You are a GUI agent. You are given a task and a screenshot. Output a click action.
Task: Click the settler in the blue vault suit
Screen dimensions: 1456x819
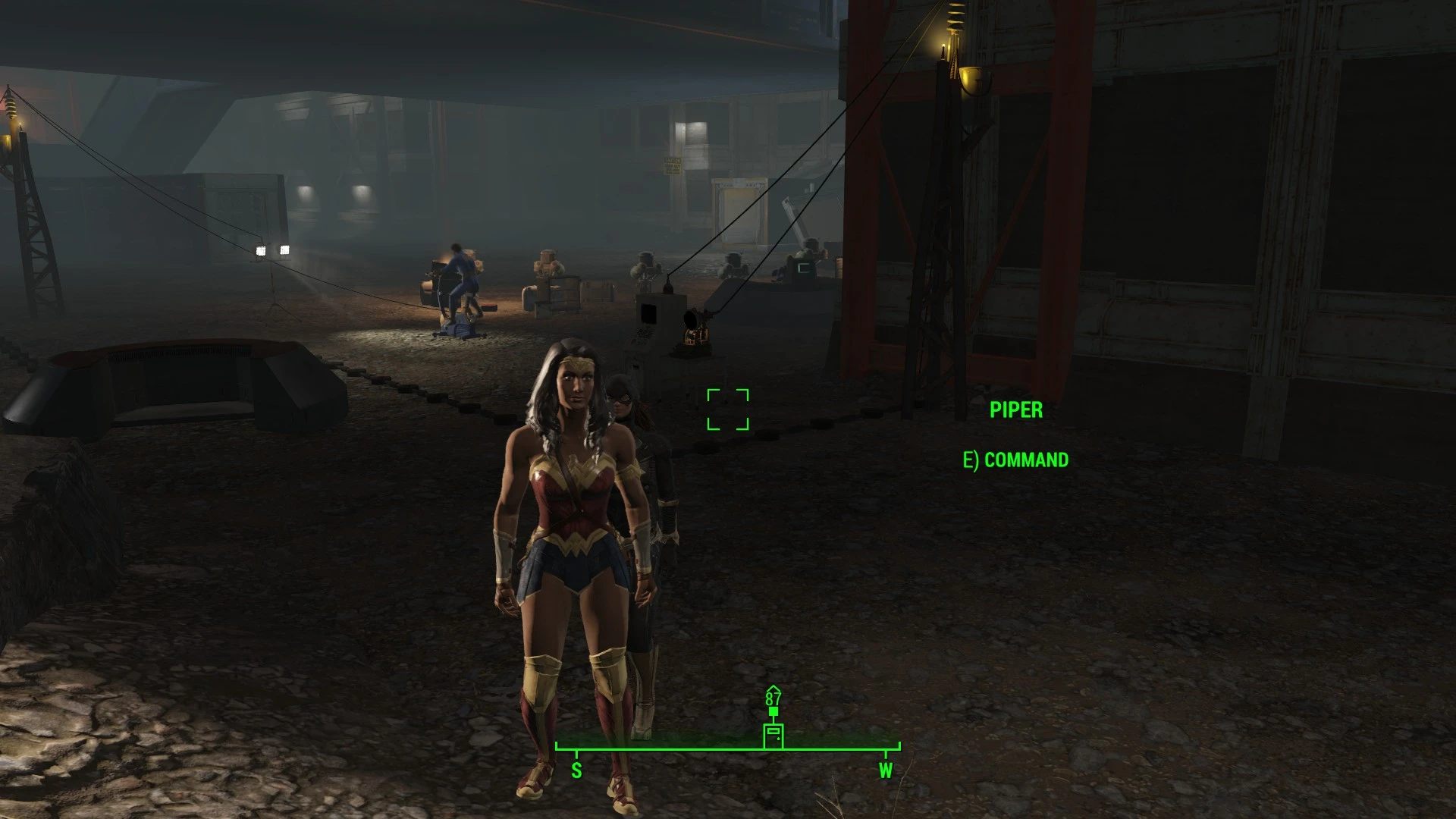click(x=460, y=277)
